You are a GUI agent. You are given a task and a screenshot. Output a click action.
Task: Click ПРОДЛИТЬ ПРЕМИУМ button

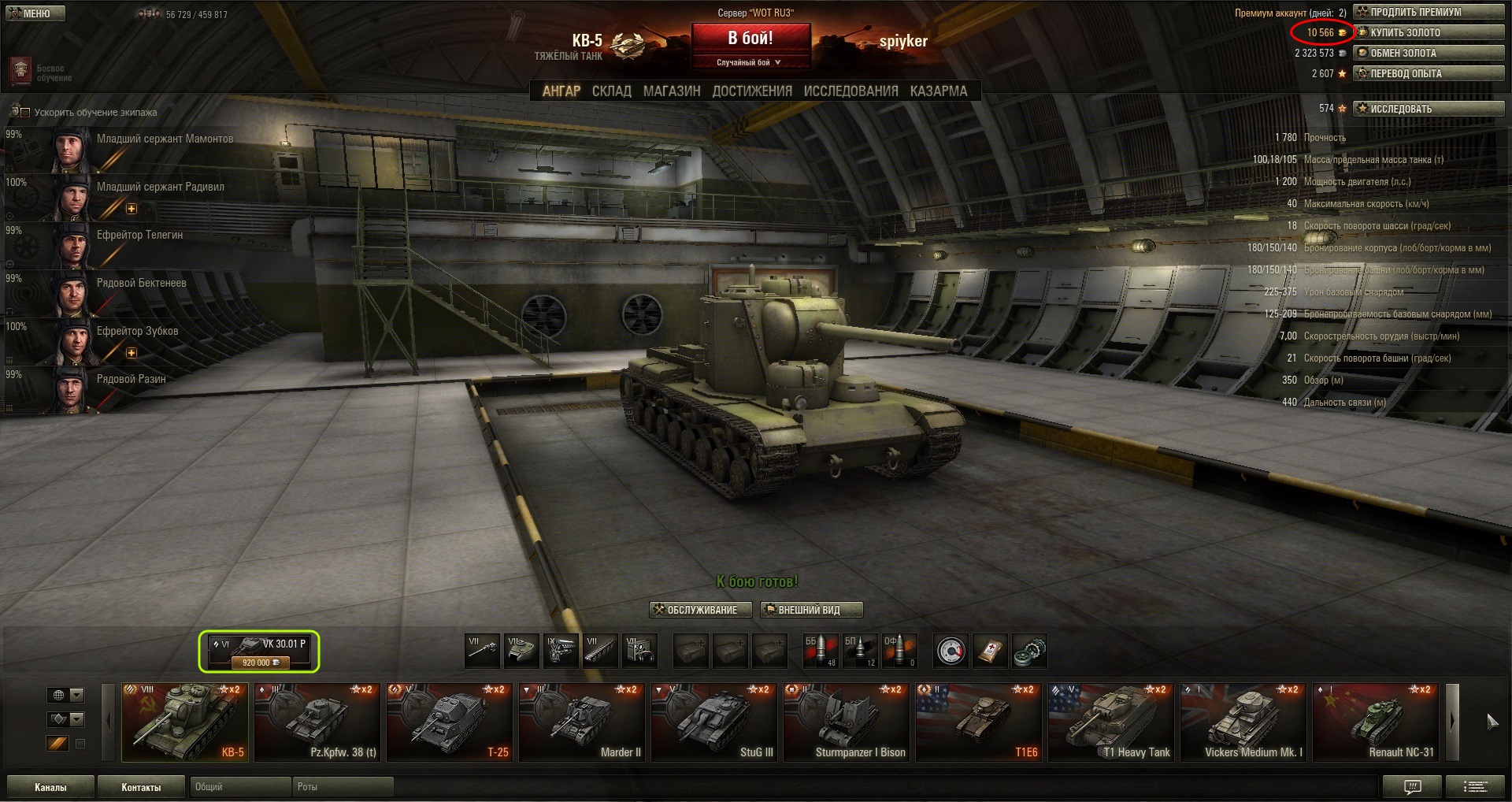tap(1428, 12)
